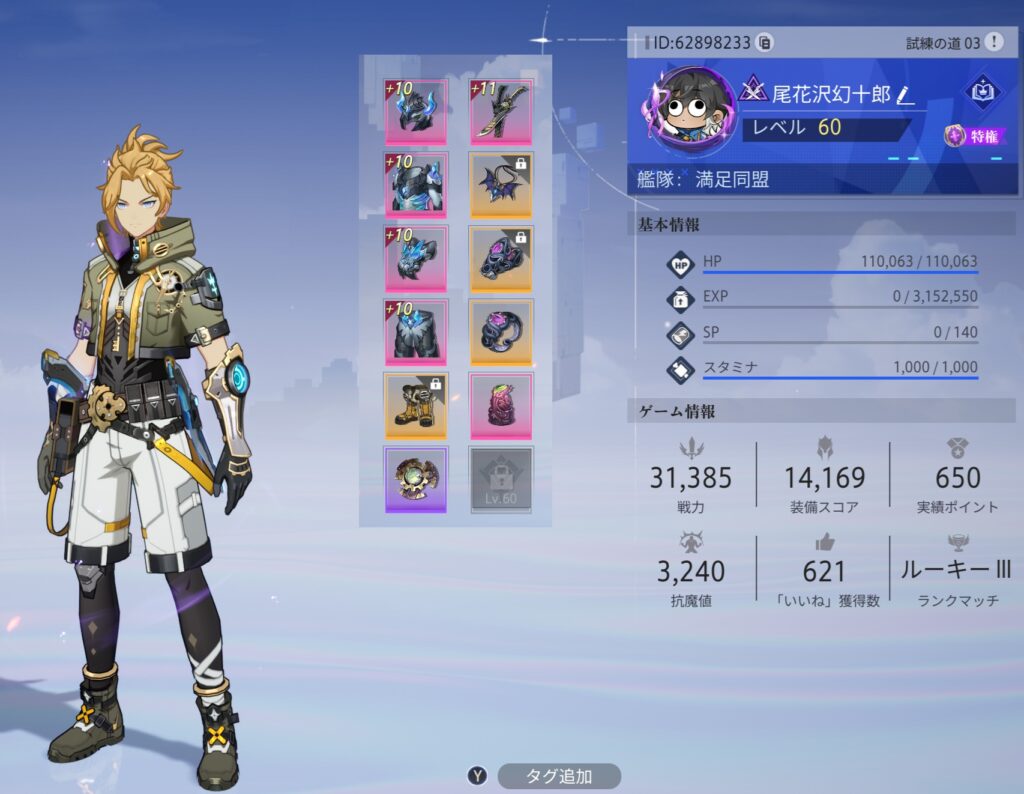The image size is (1024, 794).
Task: Select the +10 horned helmet slot
Action: 416,112
